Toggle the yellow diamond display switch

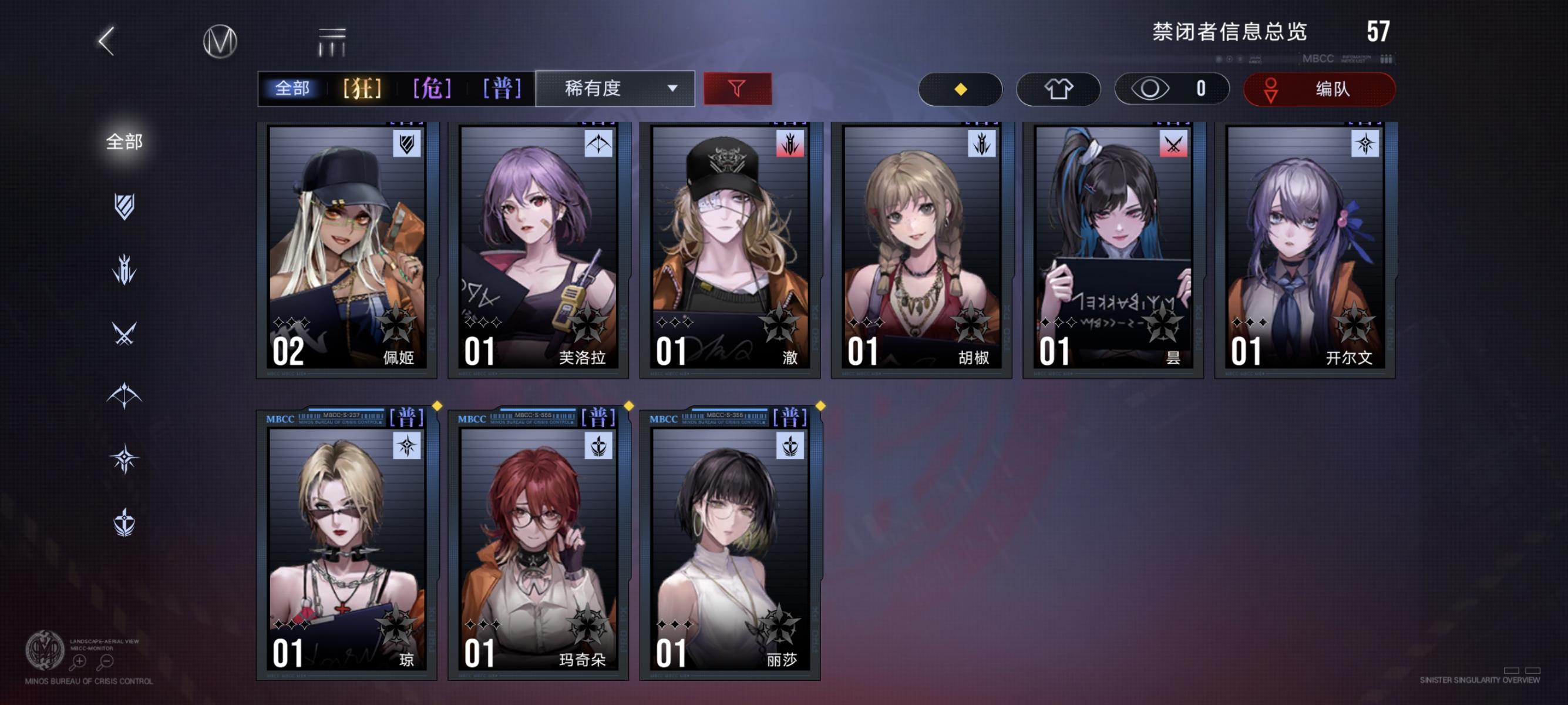click(x=961, y=89)
